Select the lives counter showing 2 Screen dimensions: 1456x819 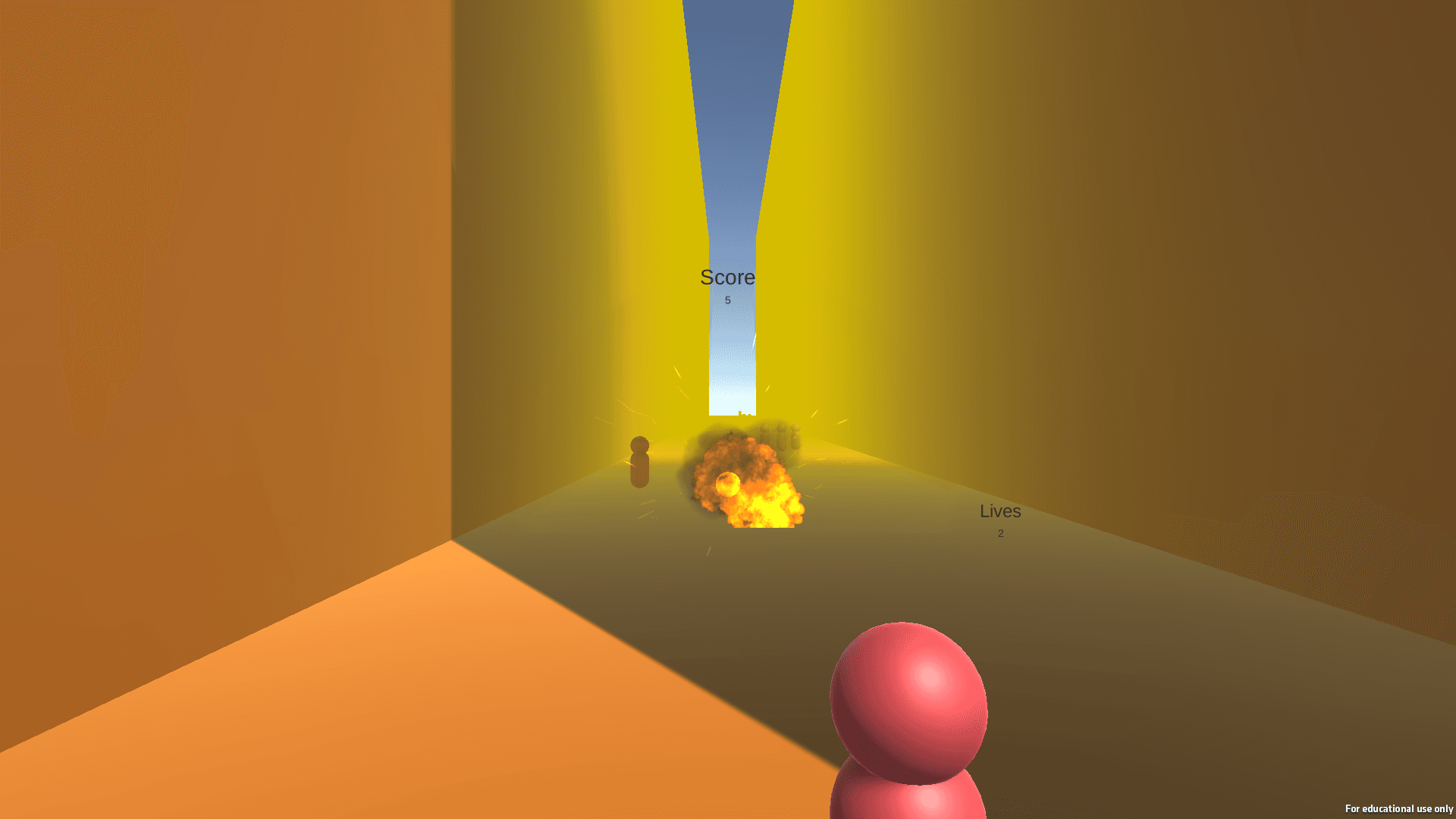pos(999,533)
